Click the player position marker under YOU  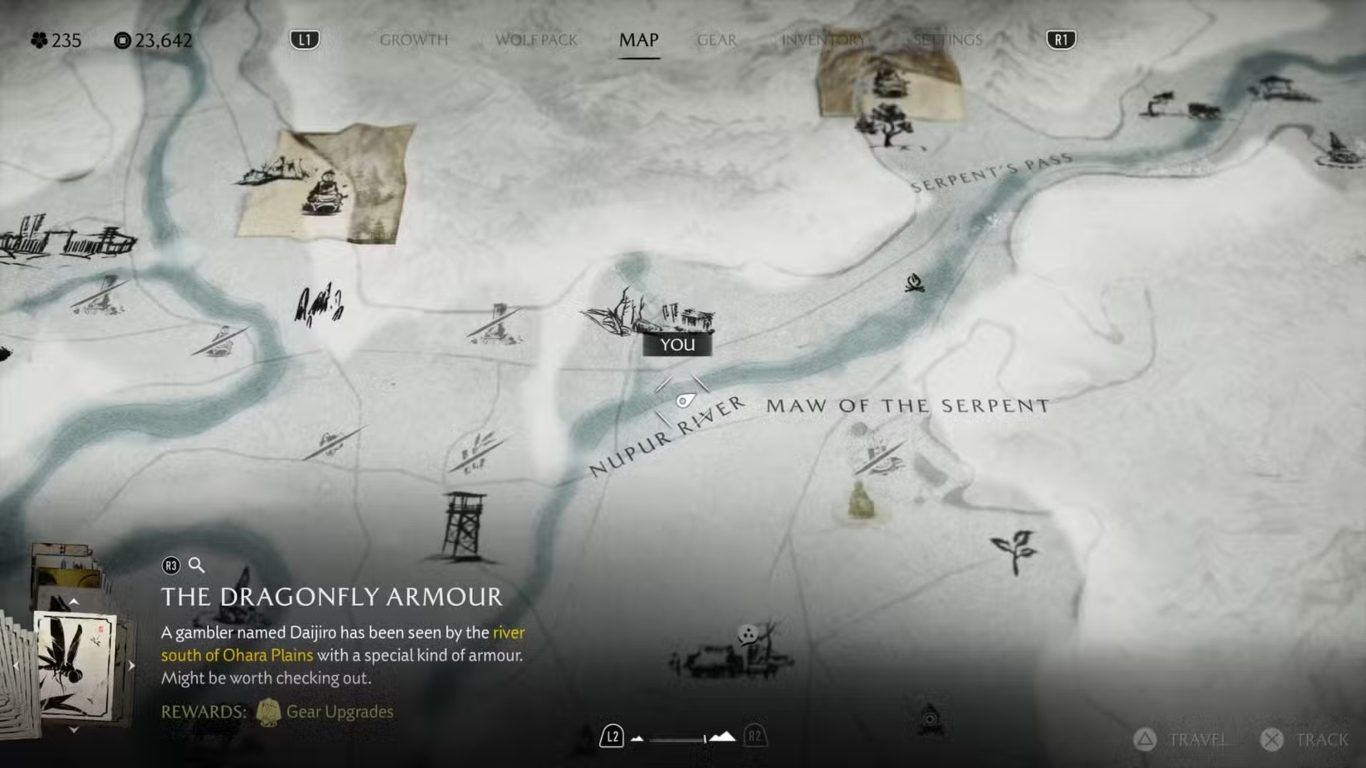click(683, 401)
